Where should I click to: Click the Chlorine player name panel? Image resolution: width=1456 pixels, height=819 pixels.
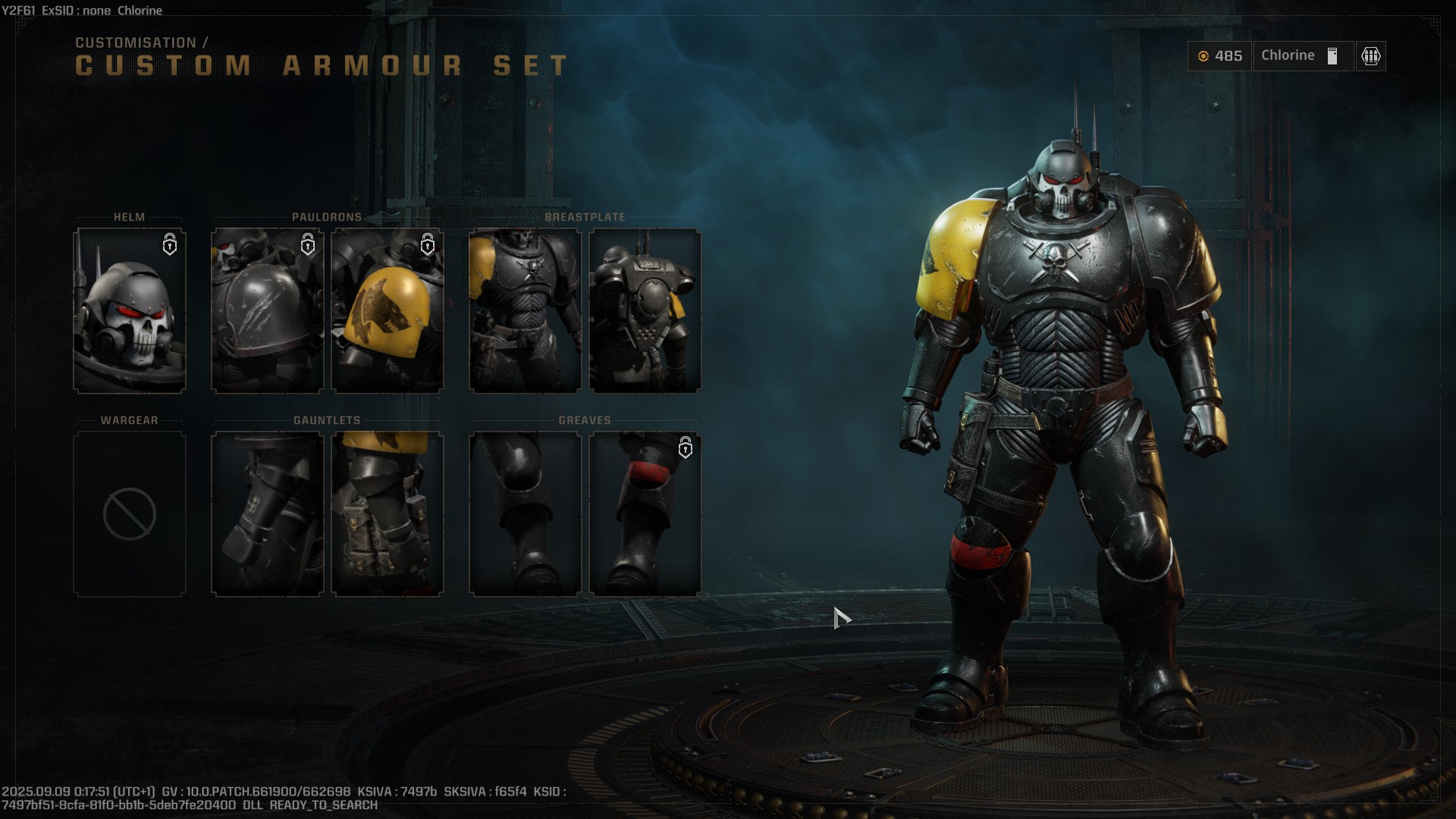point(1289,55)
